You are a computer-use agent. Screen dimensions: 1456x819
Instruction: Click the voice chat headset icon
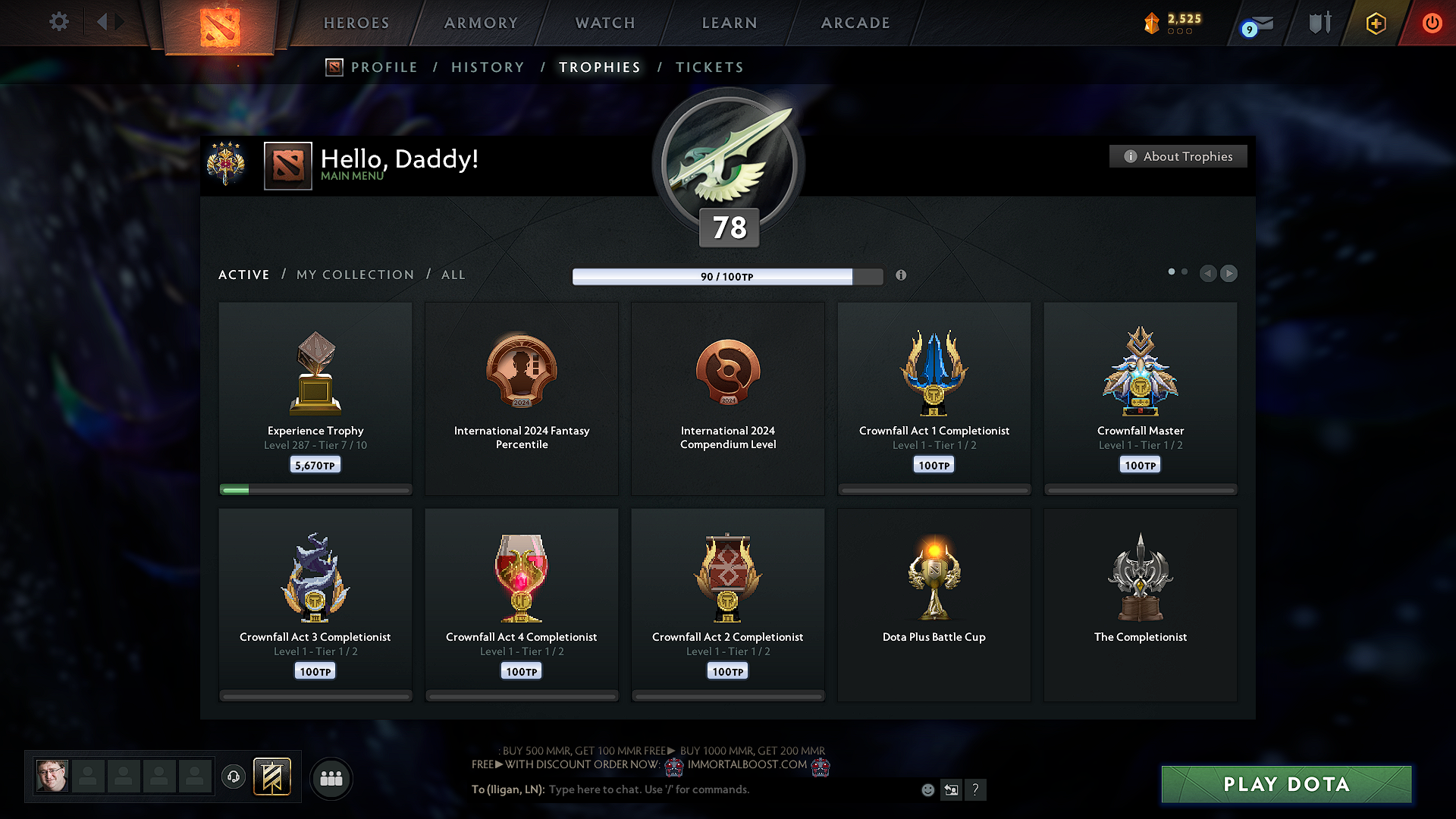[x=233, y=777]
